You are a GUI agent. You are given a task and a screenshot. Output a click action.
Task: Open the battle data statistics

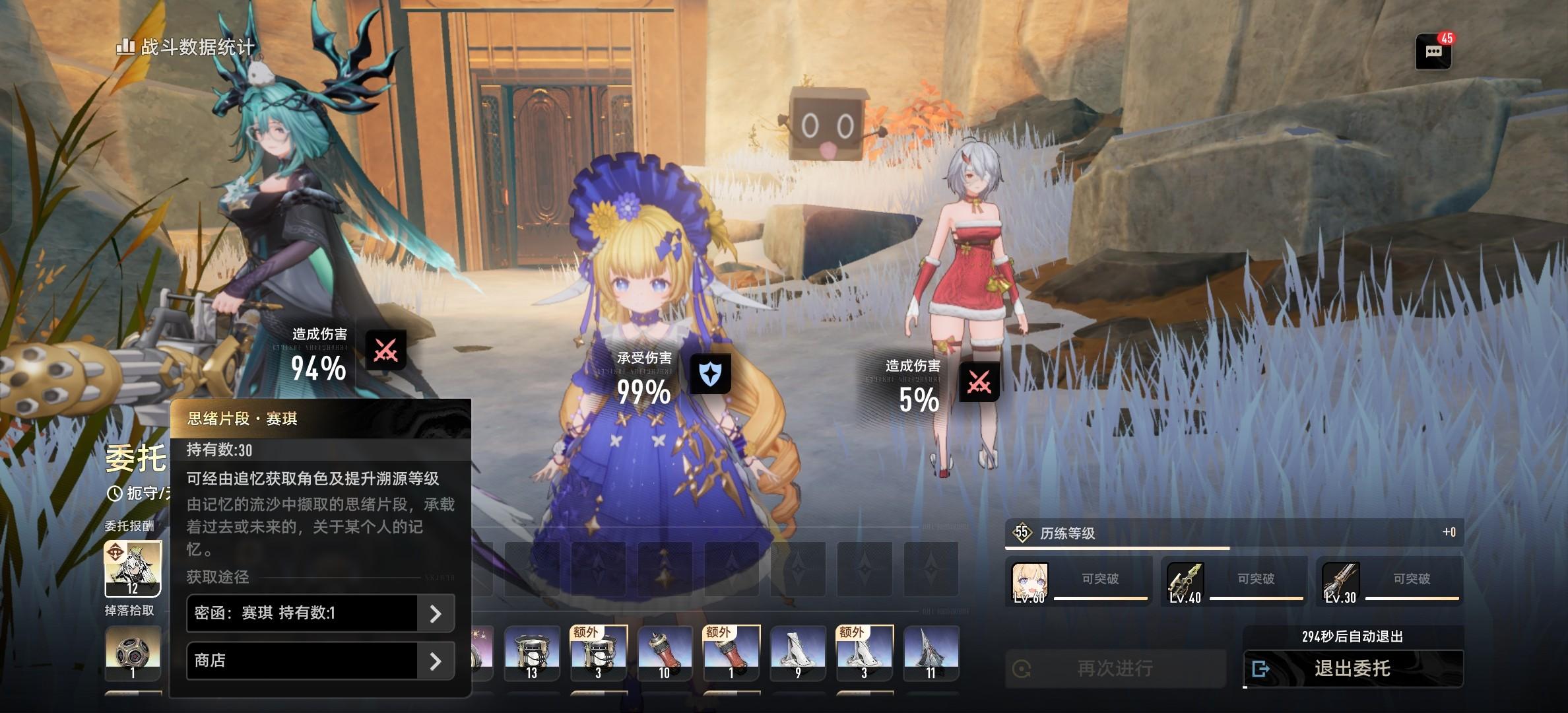186,47
